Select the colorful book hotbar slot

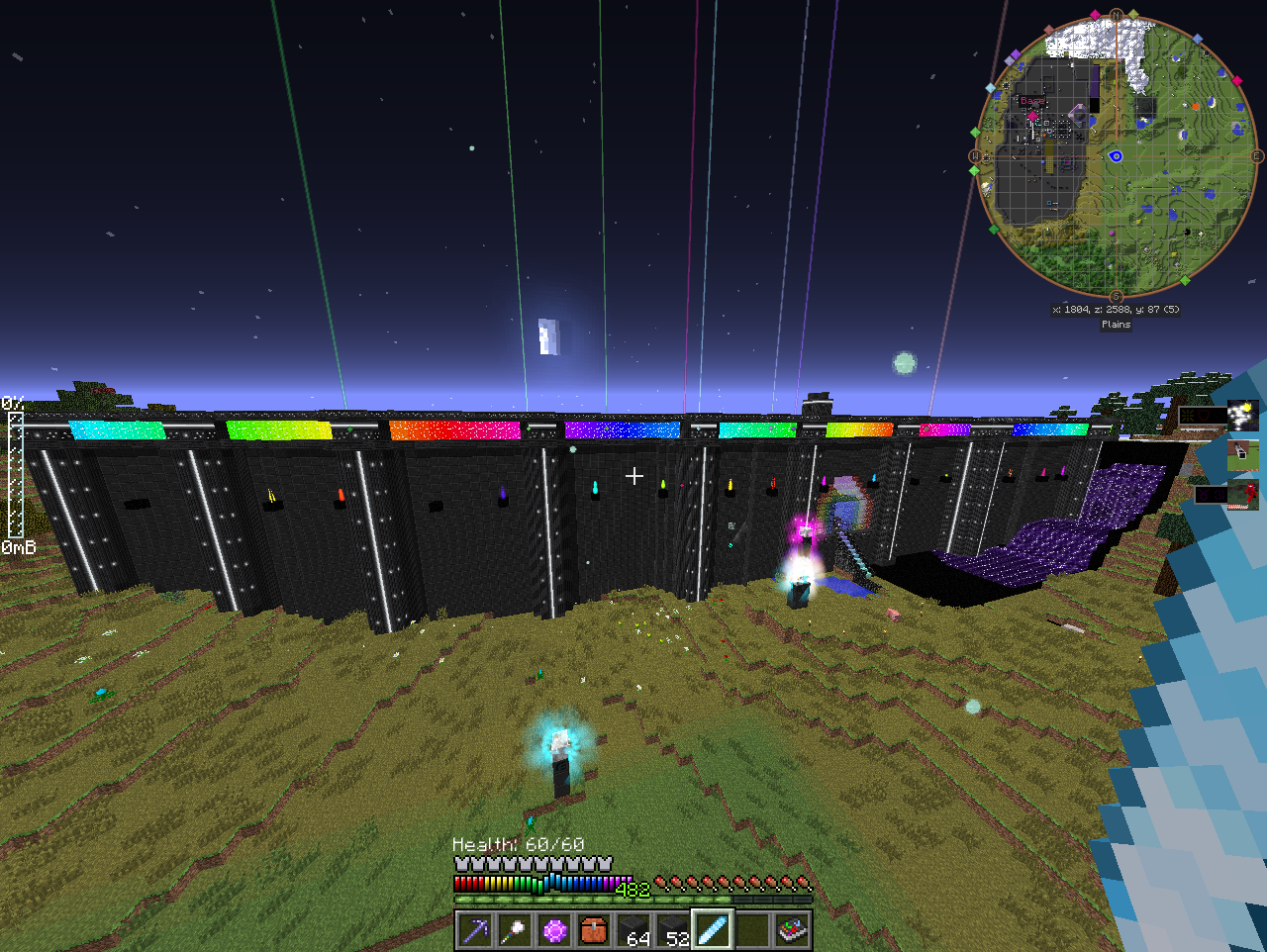[793, 931]
